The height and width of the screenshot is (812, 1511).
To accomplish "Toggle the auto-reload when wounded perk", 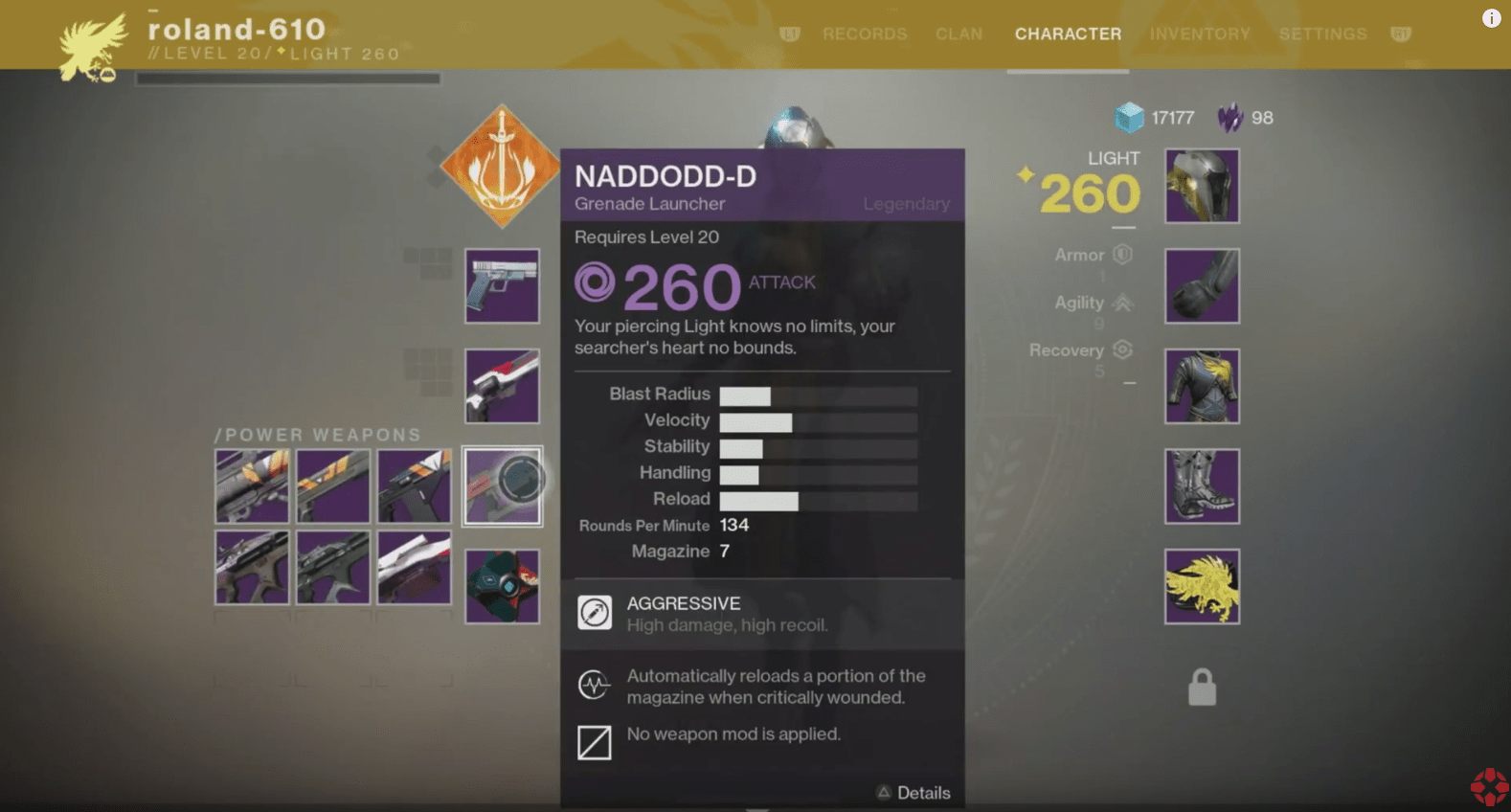I will click(594, 686).
